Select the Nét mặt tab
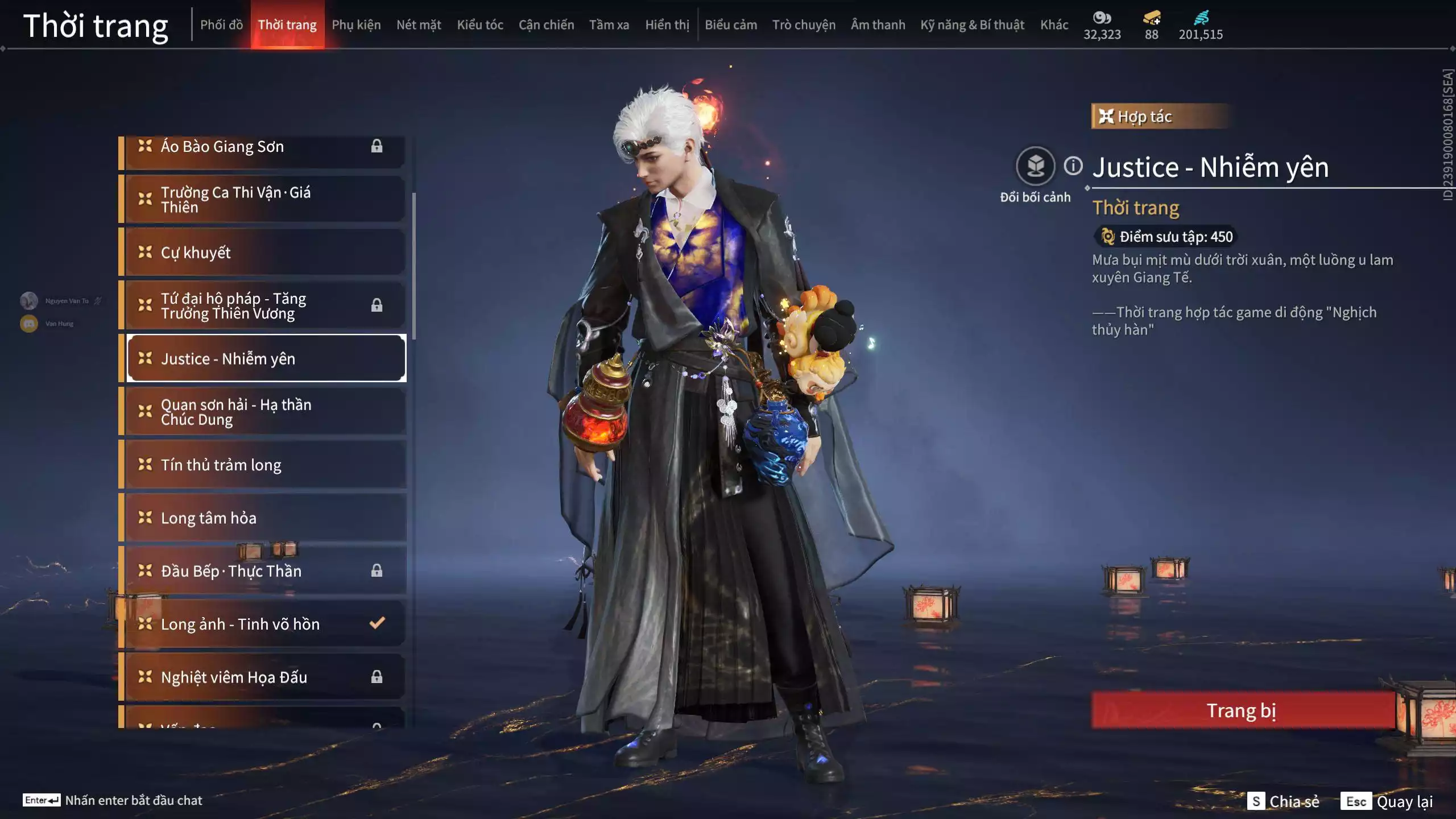 point(419,25)
